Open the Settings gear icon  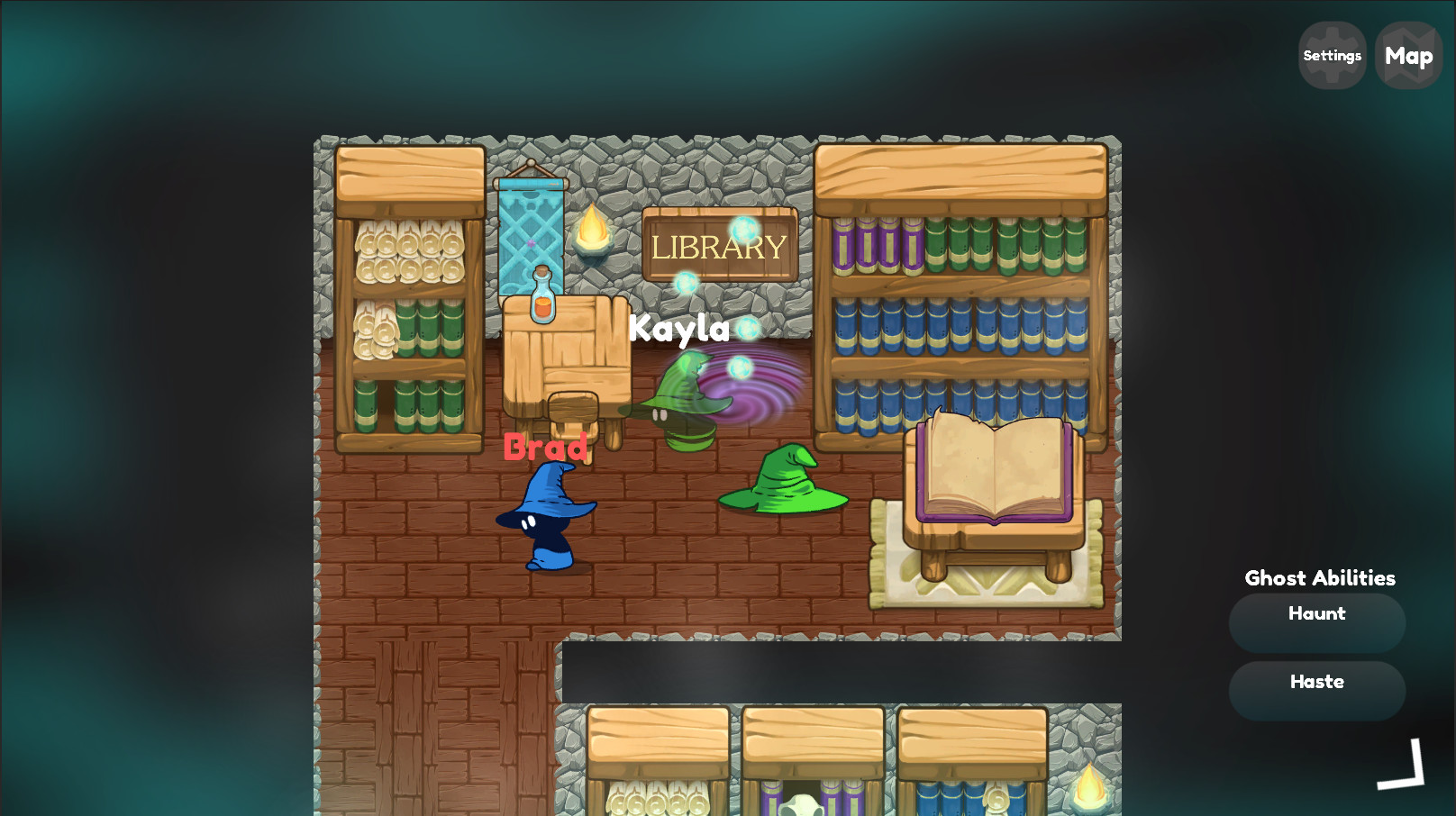point(1332,54)
